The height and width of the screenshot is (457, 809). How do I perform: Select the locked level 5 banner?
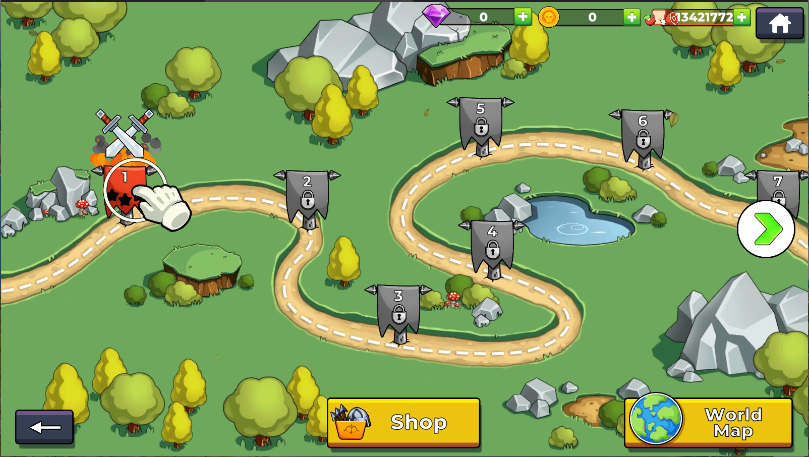click(480, 123)
